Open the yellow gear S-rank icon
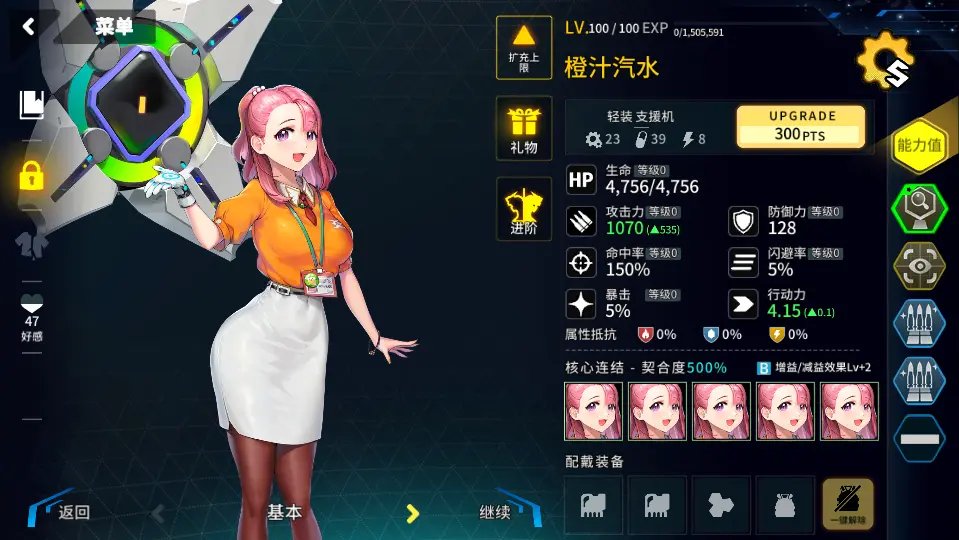Viewport: 959px width, 540px height. tap(885, 62)
